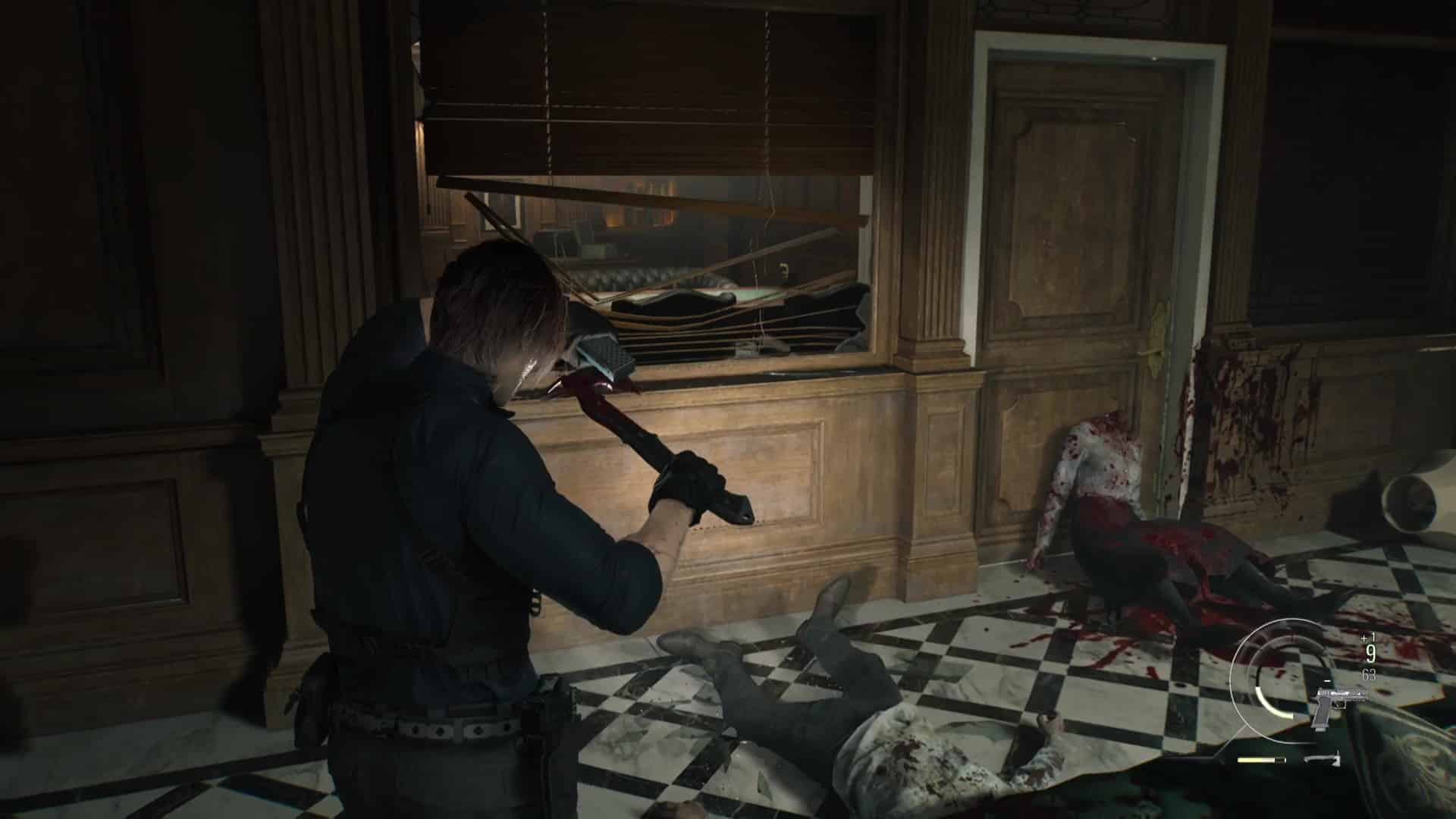
Task: Select the ammo counter showing 9
Action: pos(1370,653)
